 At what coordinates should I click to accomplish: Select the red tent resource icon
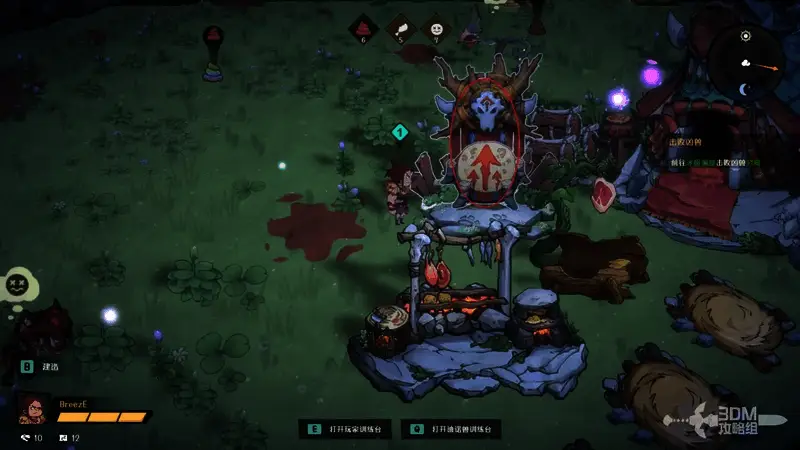coord(363,29)
